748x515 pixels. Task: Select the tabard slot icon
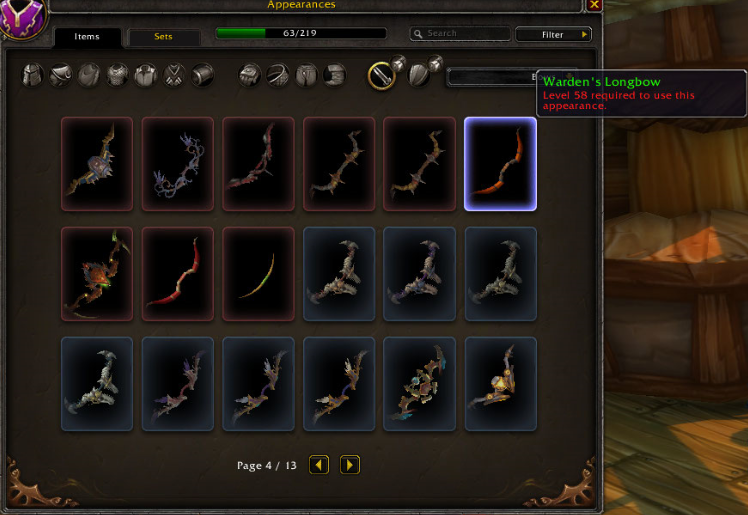click(175, 74)
